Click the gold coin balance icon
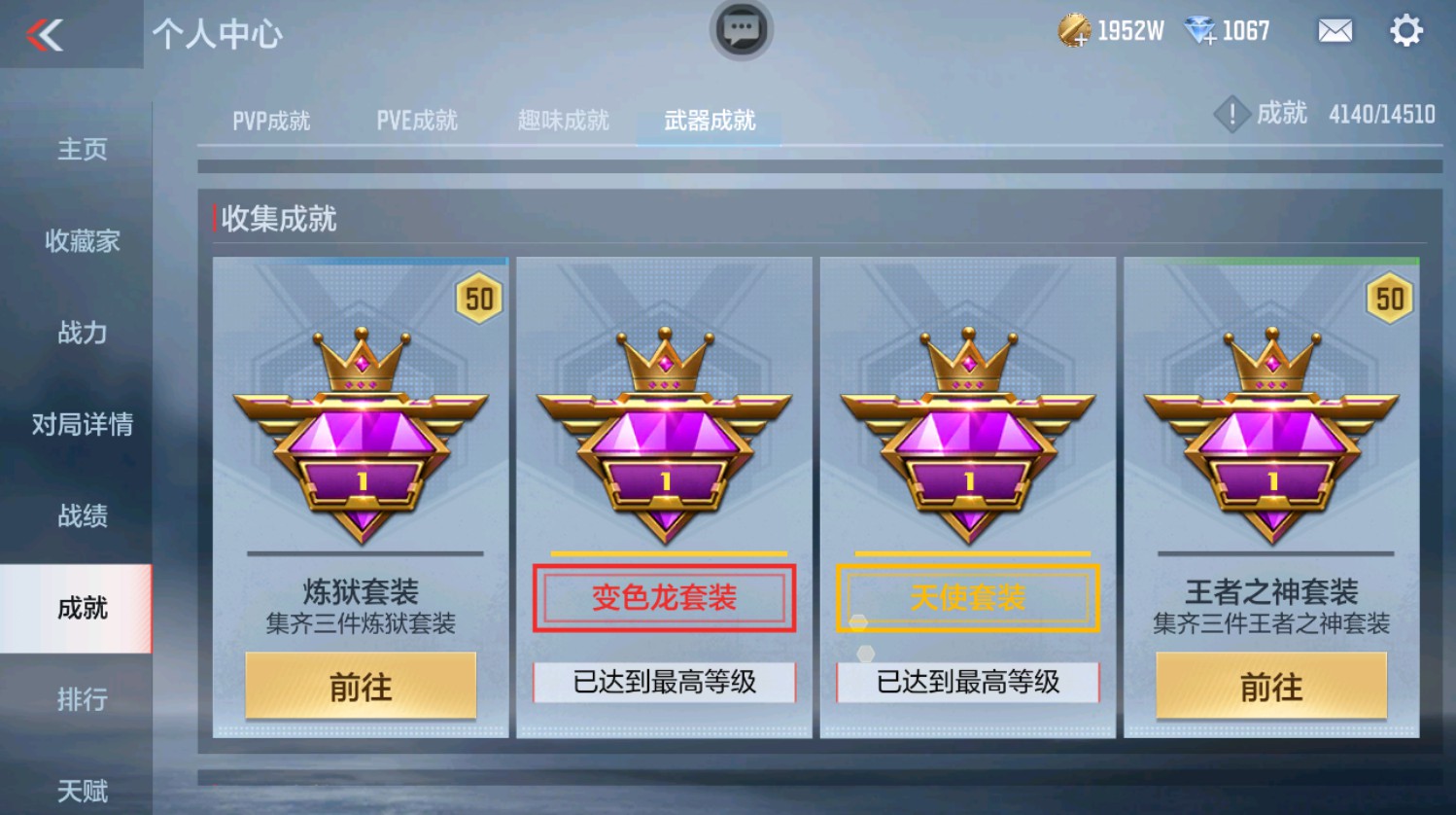The width and height of the screenshot is (1456, 815). pos(1074,31)
